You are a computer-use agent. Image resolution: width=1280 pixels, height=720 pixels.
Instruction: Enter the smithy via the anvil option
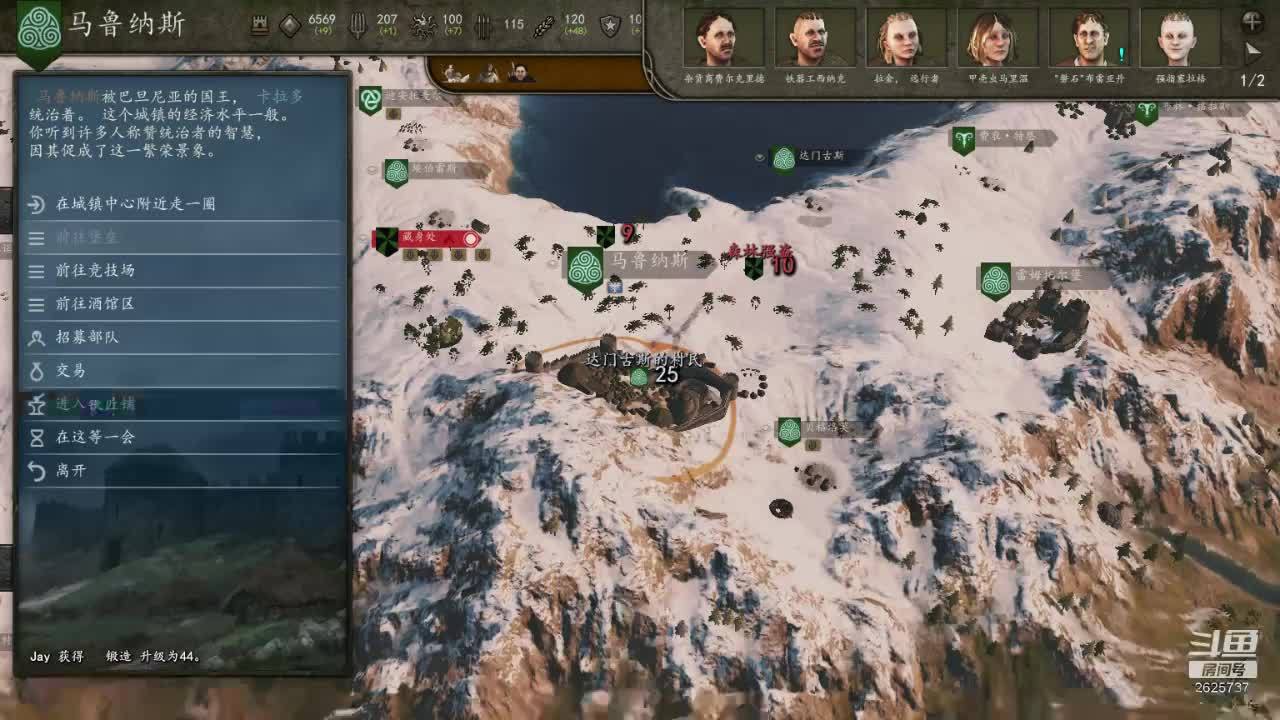tap(95, 404)
